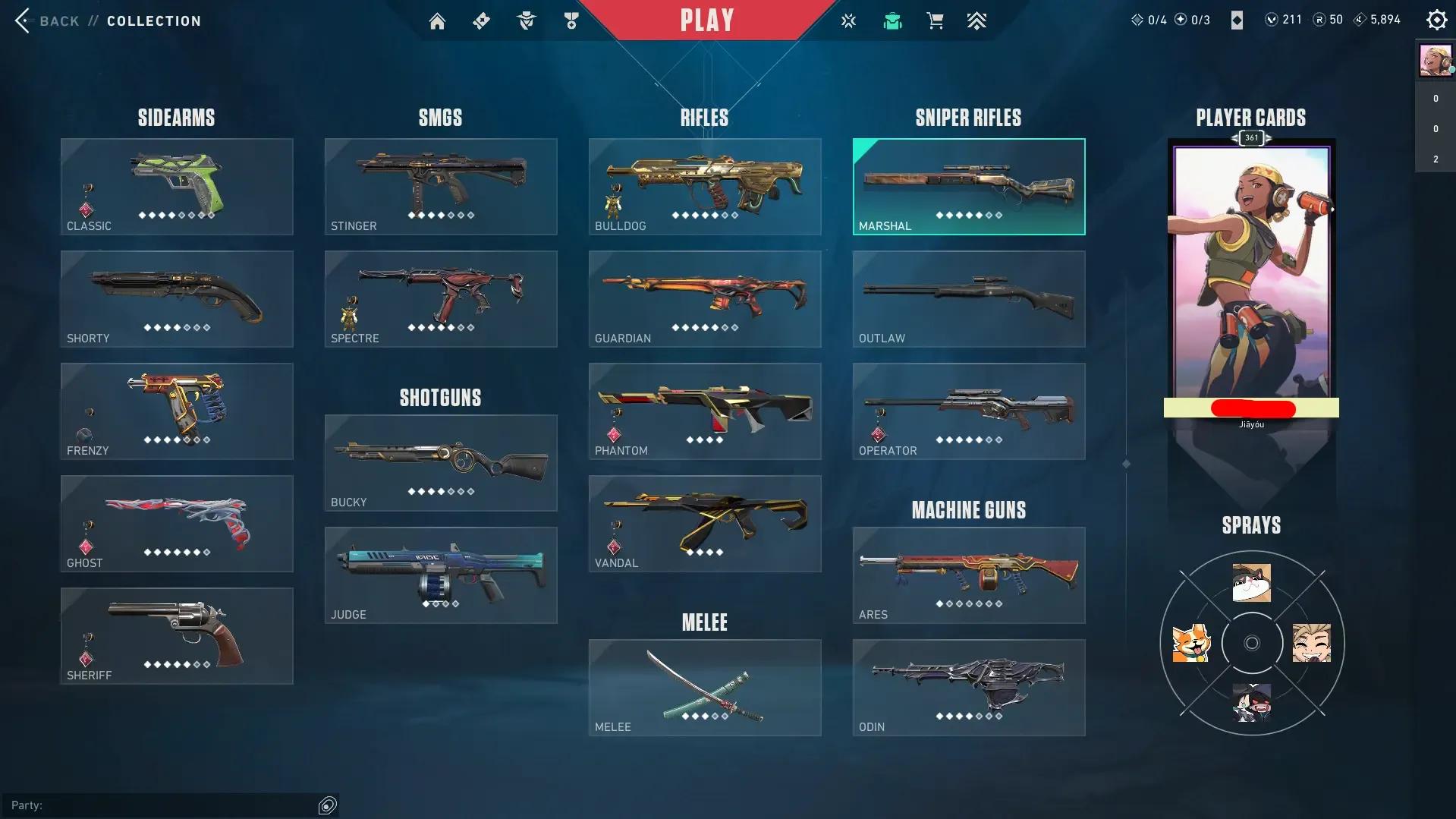This screenshot has width=1456, height=819.
Task: Open the Bulldog rifle slot
Action: point(705,187)
